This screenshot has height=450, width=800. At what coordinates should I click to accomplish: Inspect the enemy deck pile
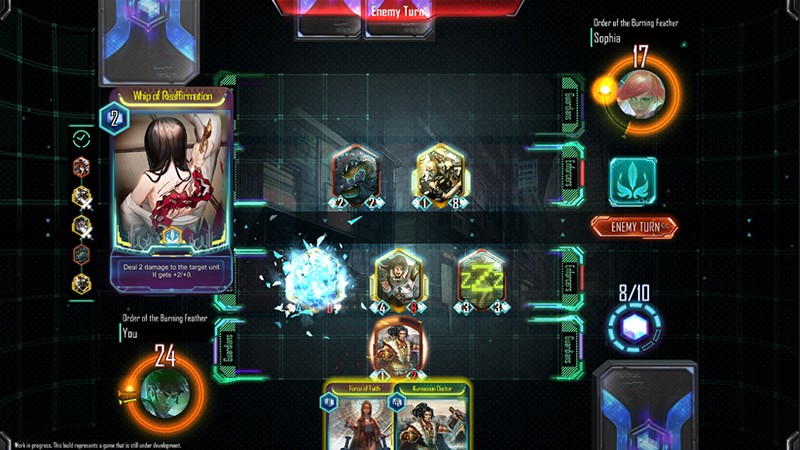coord(150,40)
